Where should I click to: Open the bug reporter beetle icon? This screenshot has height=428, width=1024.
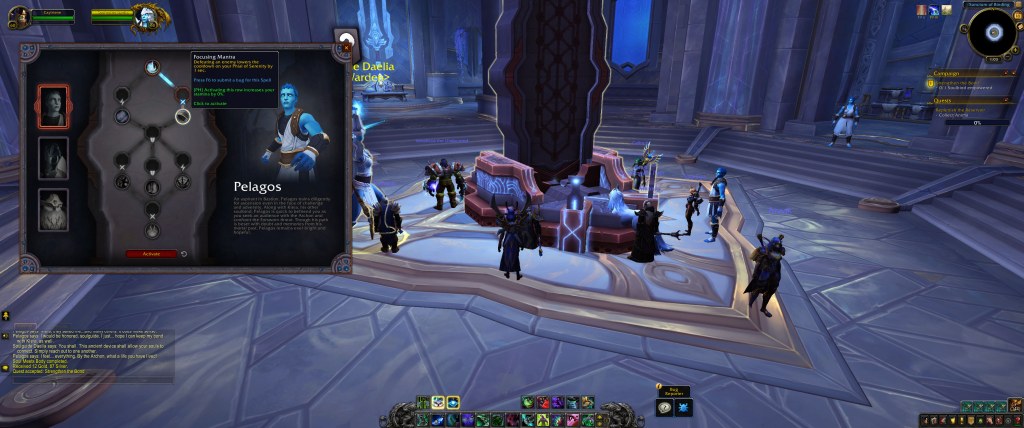[x=681, y=407]
